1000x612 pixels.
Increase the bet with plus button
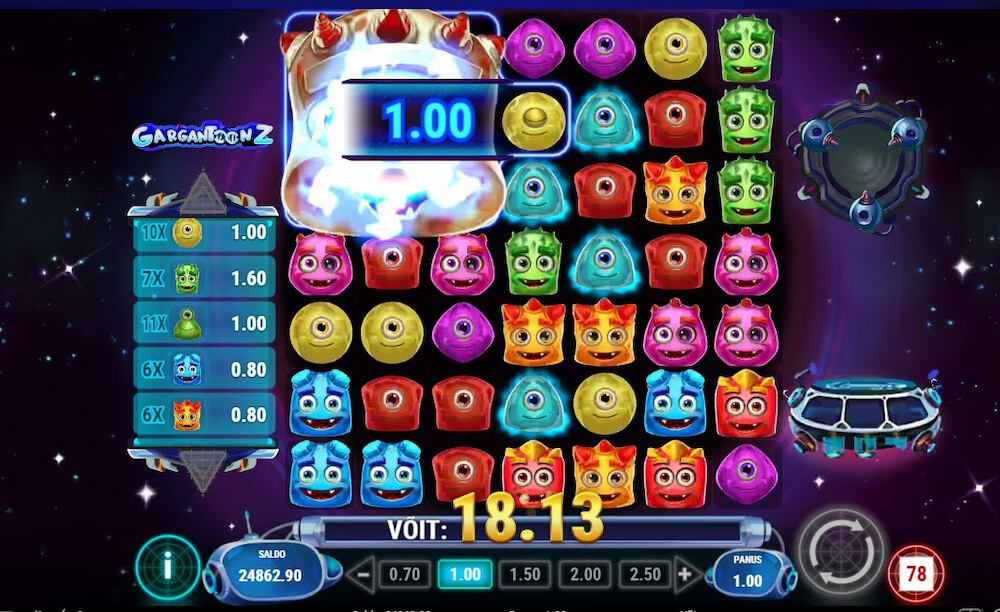[x=685, y=575]
